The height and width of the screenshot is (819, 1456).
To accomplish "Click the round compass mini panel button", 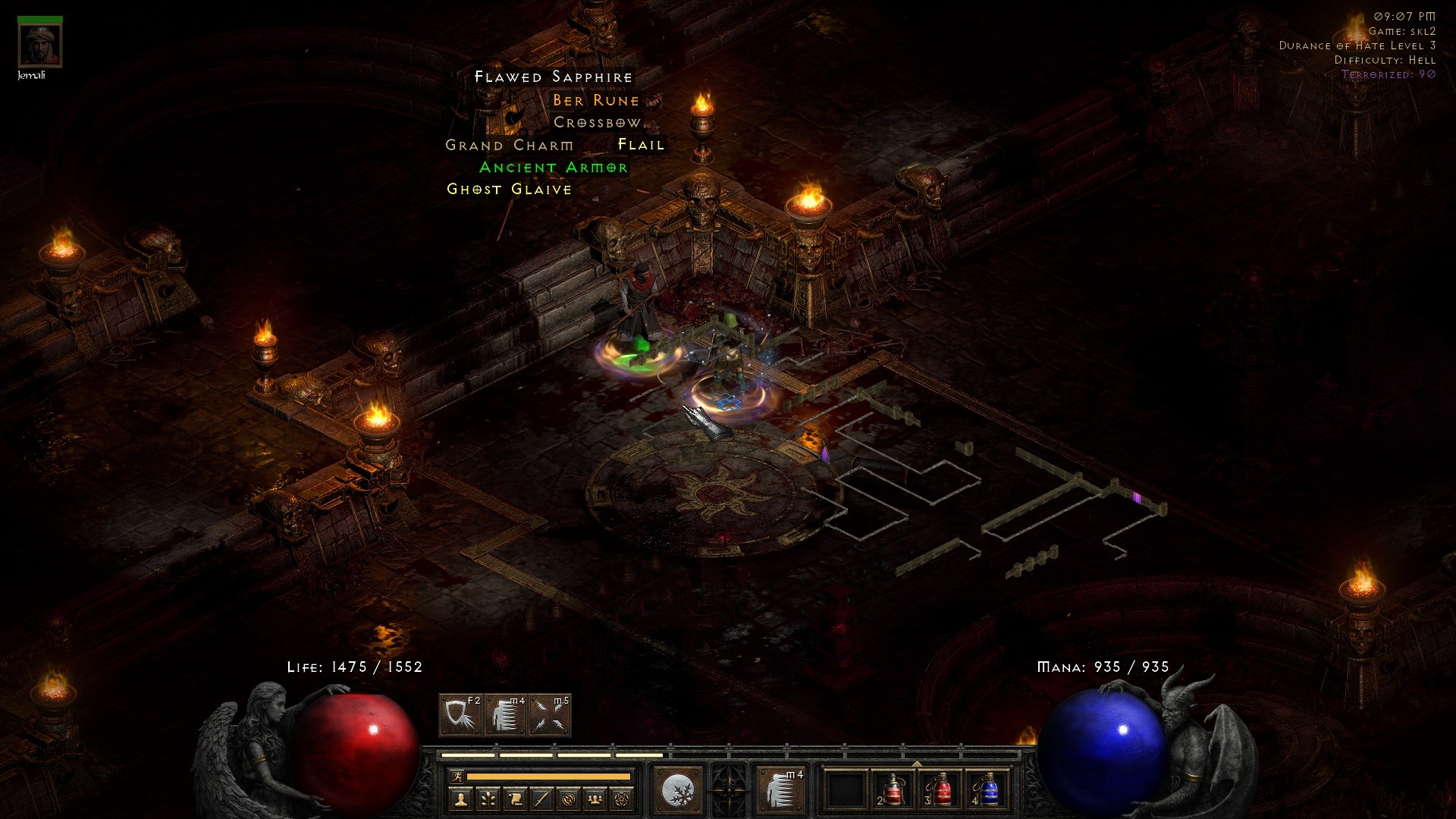I will pos(569,799).
